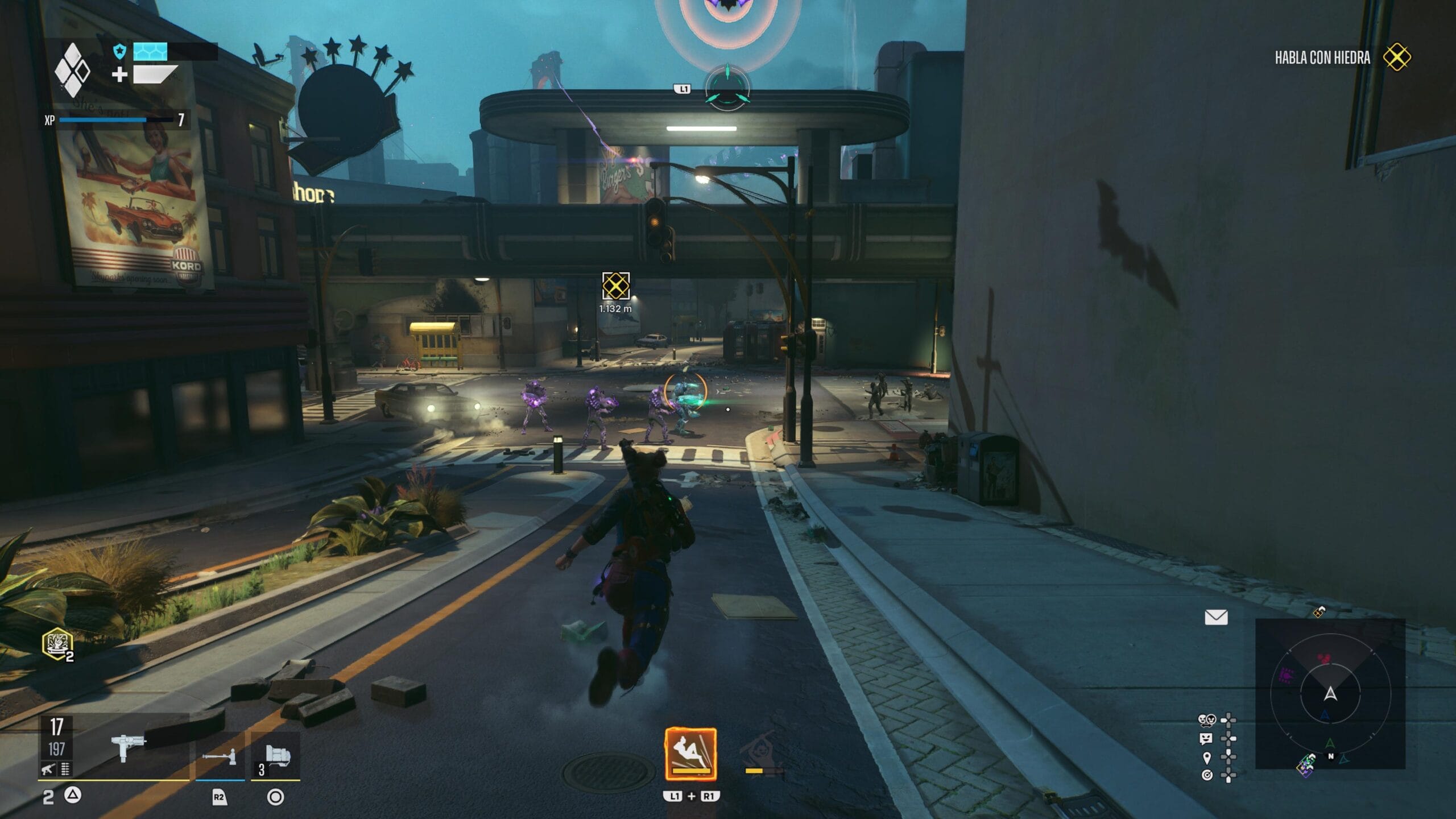1456x819 pixels.
Task: Select the map pin ping shortcut
Action: [x=1207, y=758]
